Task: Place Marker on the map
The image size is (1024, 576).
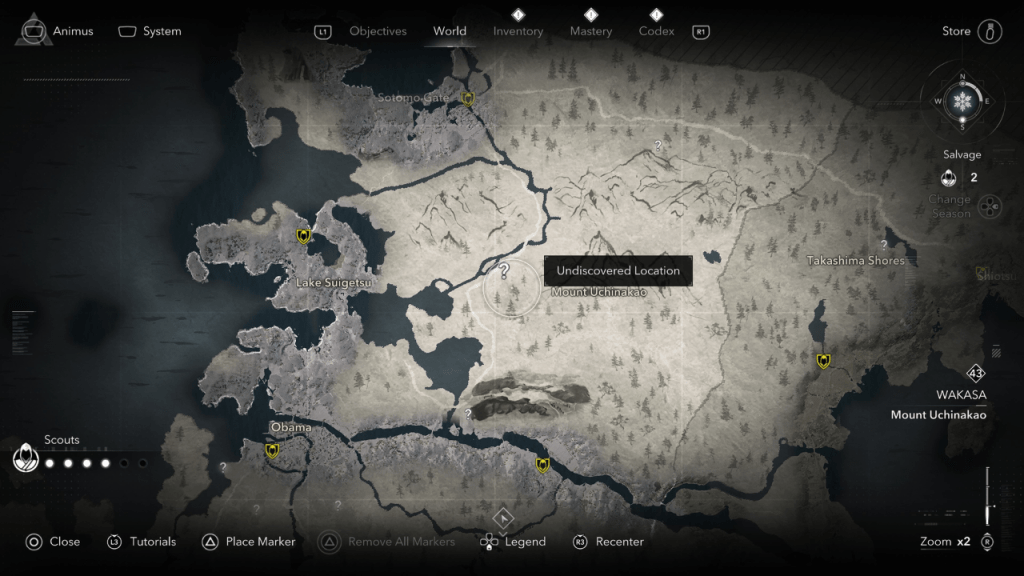Action: tap(249, 542)
